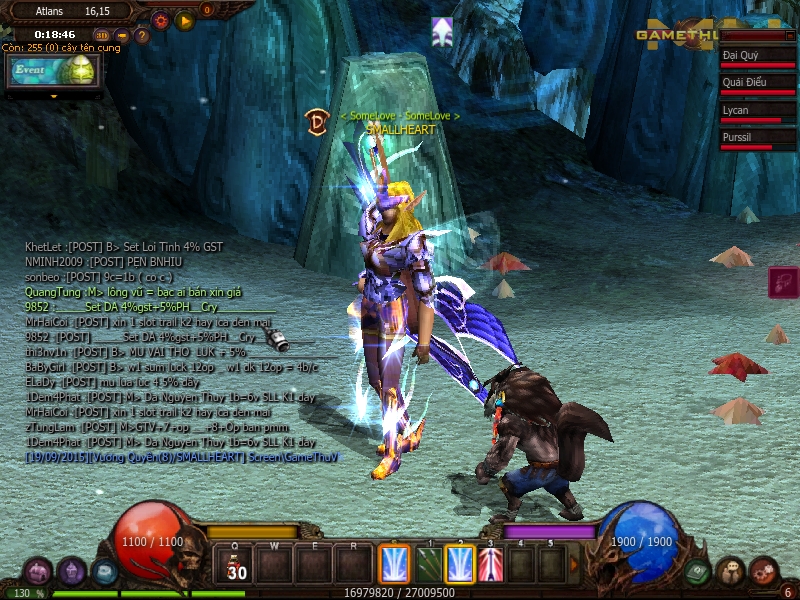Click the pink icon on the right edge
The width and height of the screenshot is (800, 600).
pyautogui.click(x=784, y=282)
